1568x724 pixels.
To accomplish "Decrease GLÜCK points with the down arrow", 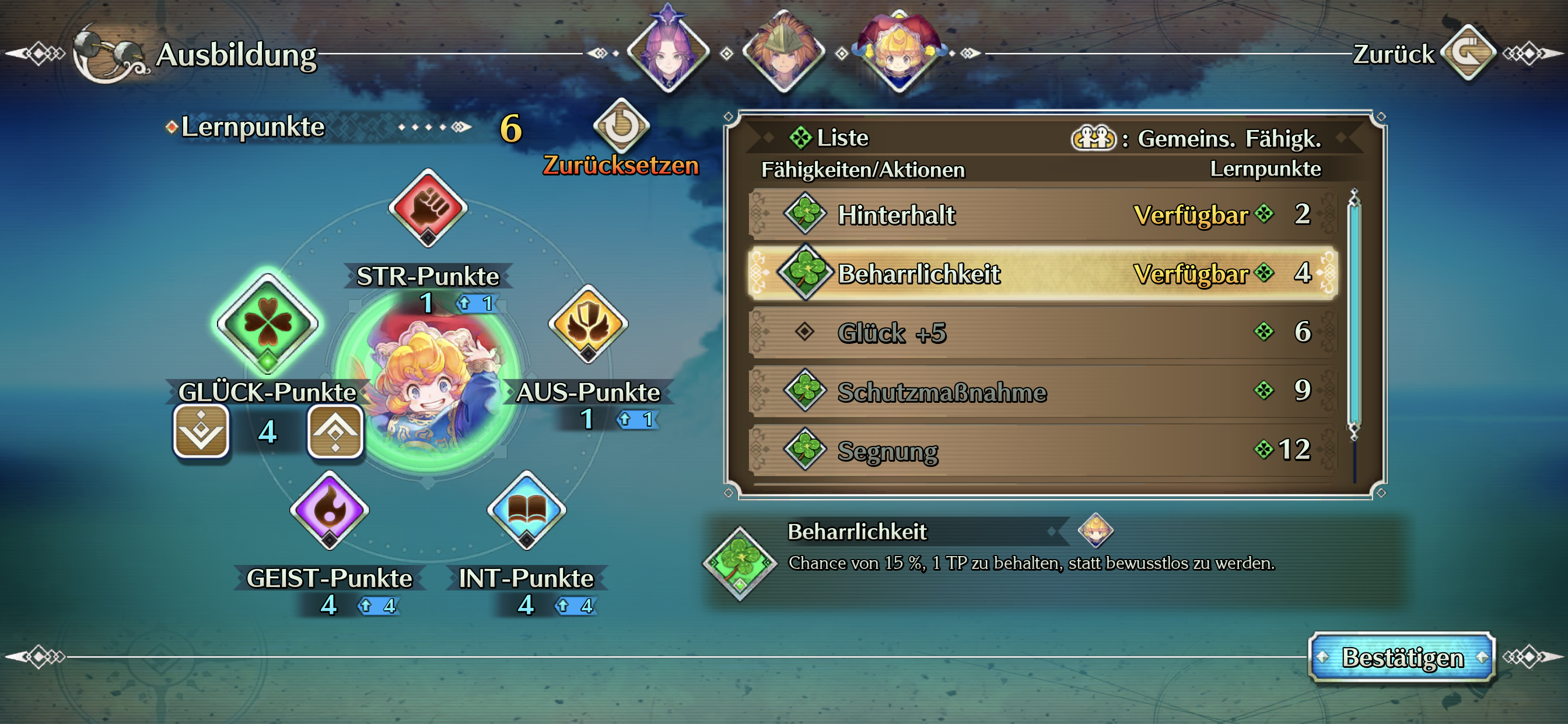I will (201, 431).
